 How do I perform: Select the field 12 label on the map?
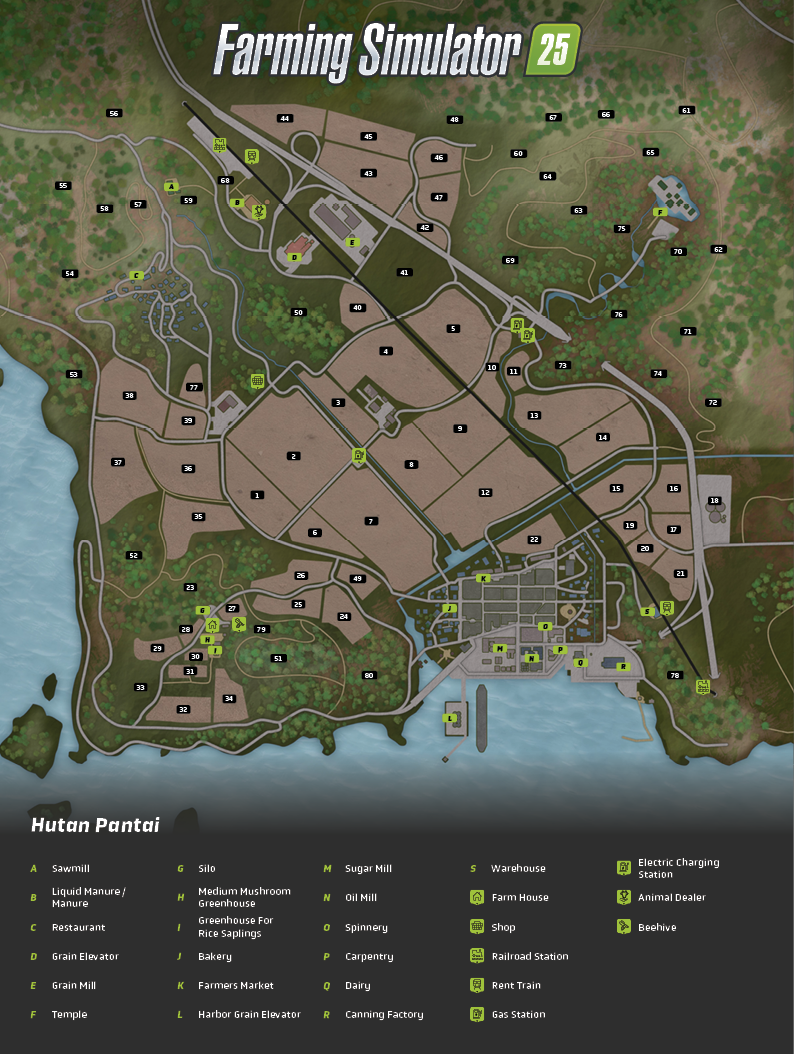tap(485, 492)
